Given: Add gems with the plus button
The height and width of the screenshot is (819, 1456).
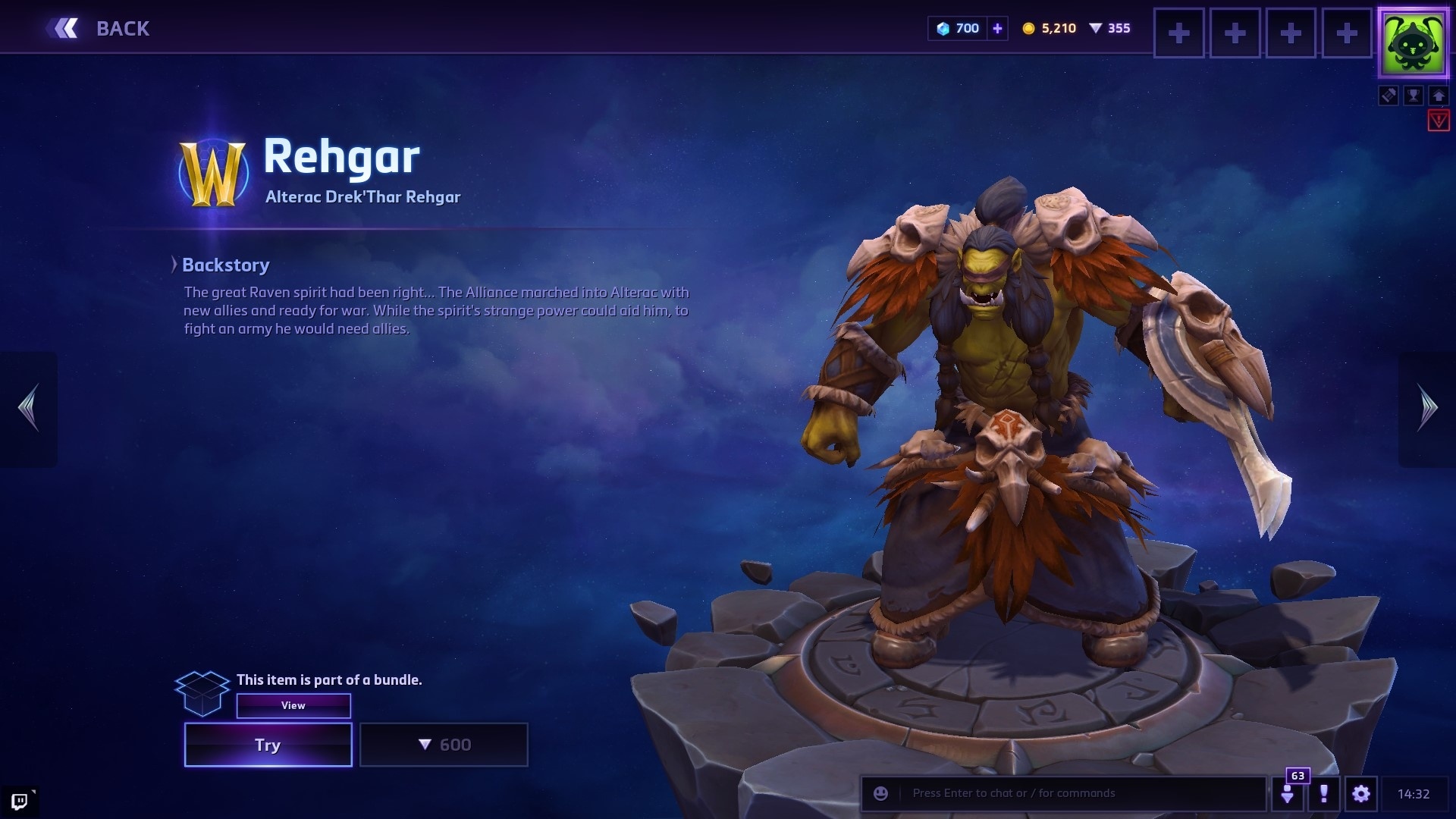Looking at the screenshot, I should click(x=997, y=29).
